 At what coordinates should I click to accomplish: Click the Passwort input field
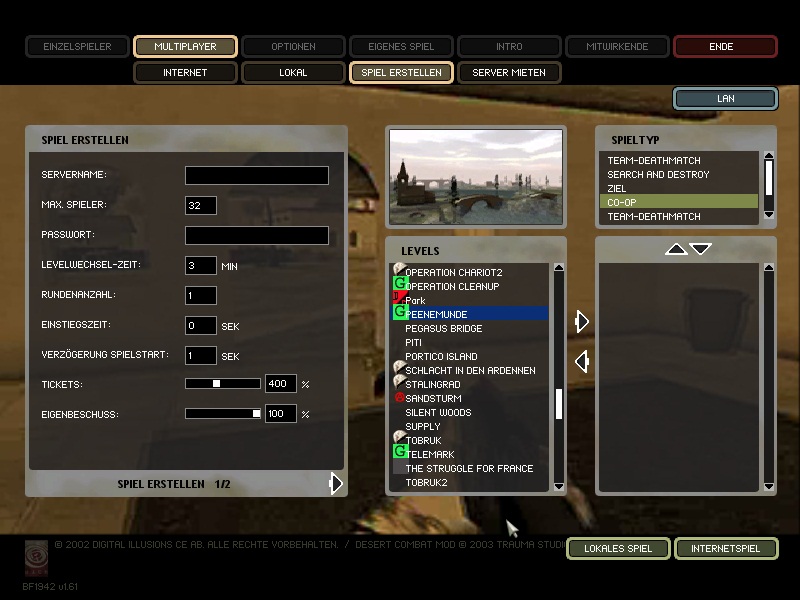[257, 236]
